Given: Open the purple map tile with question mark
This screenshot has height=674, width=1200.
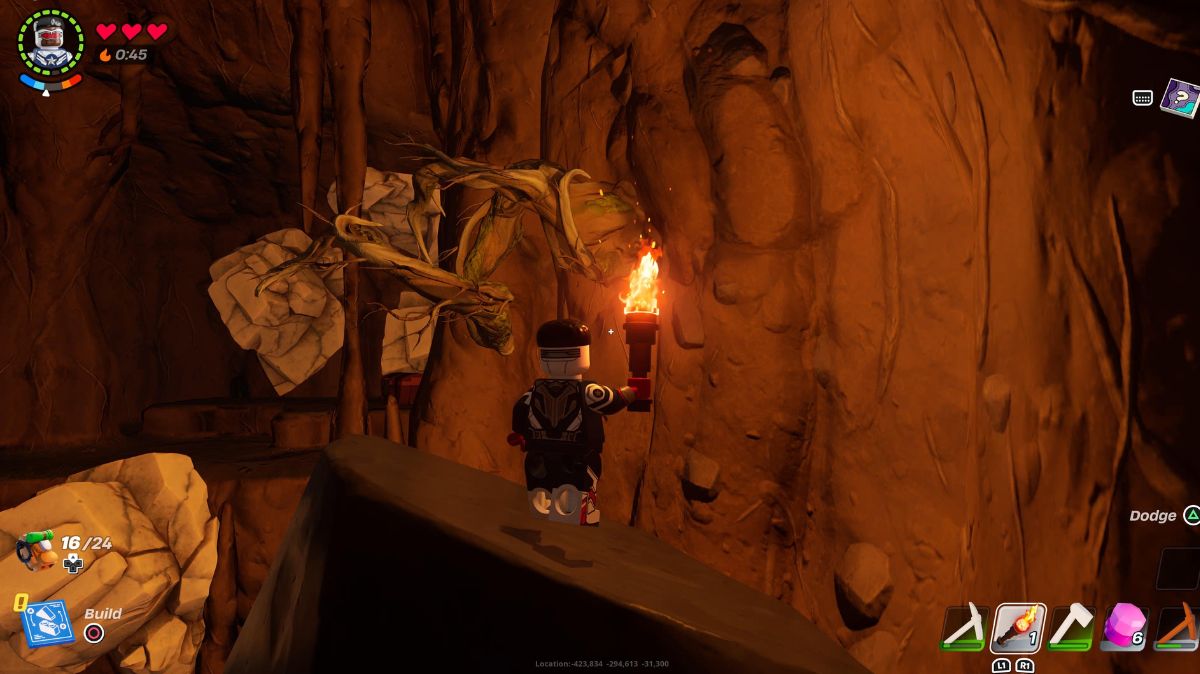Looking at the screenshot, I should (x=1180, y=98).
